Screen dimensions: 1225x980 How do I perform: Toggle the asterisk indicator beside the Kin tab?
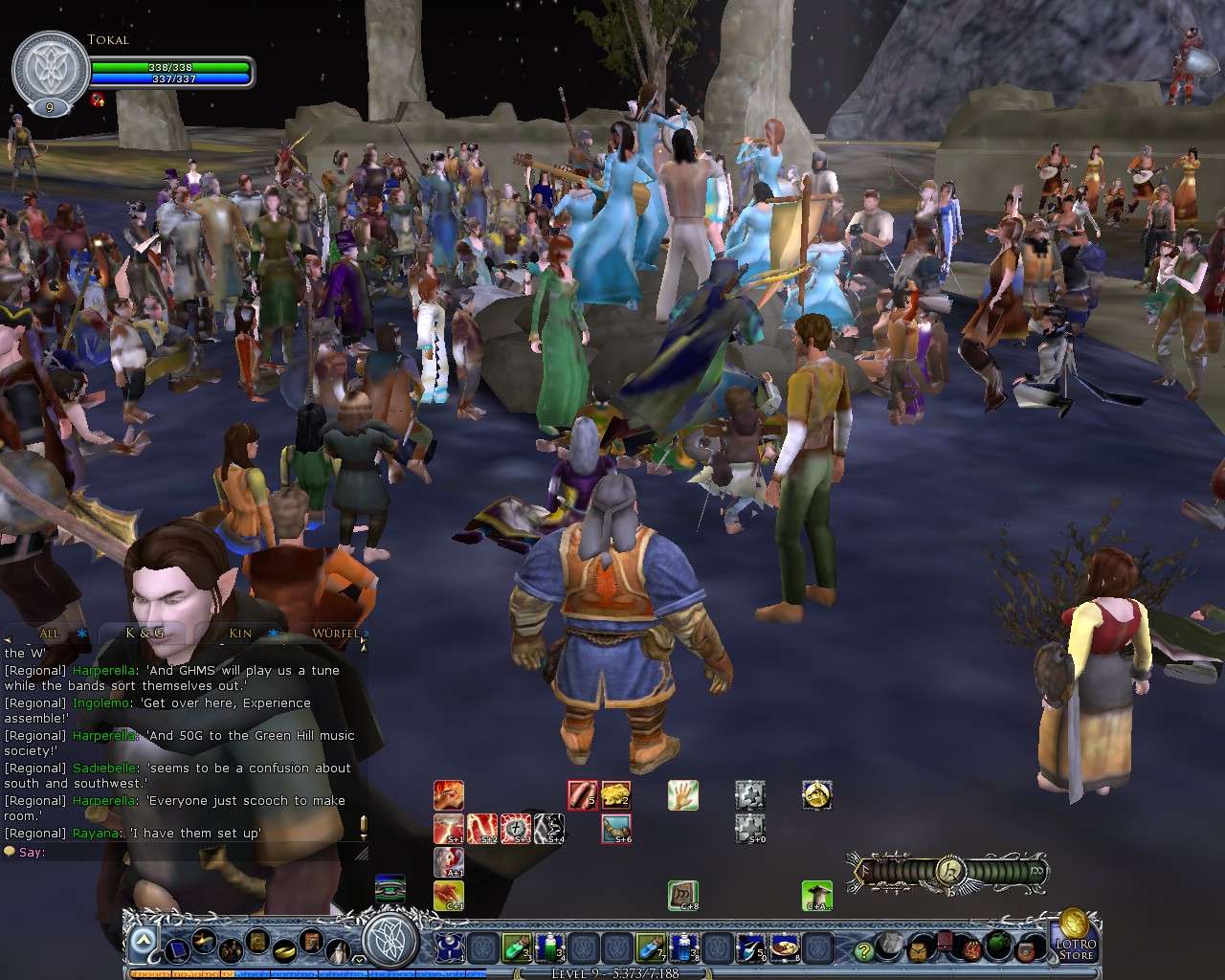click(274, 635)
